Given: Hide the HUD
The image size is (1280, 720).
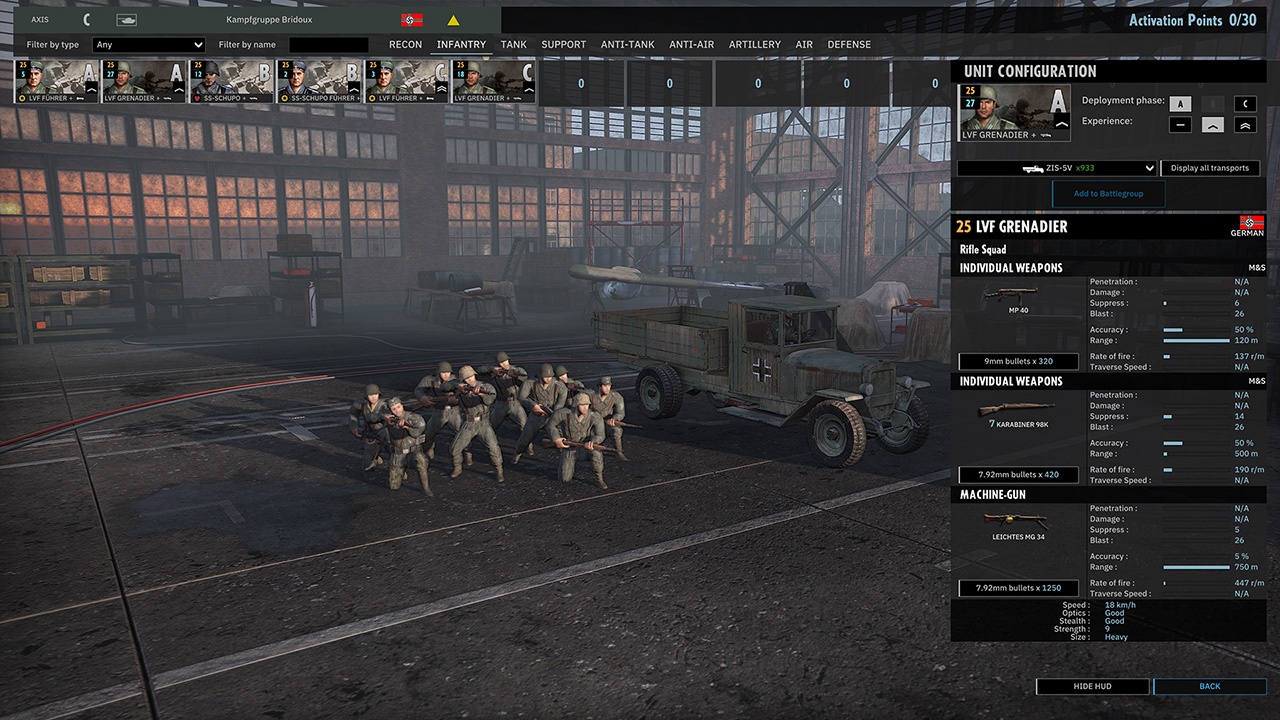Looking at the screenshot, I should coord(1092,687).
